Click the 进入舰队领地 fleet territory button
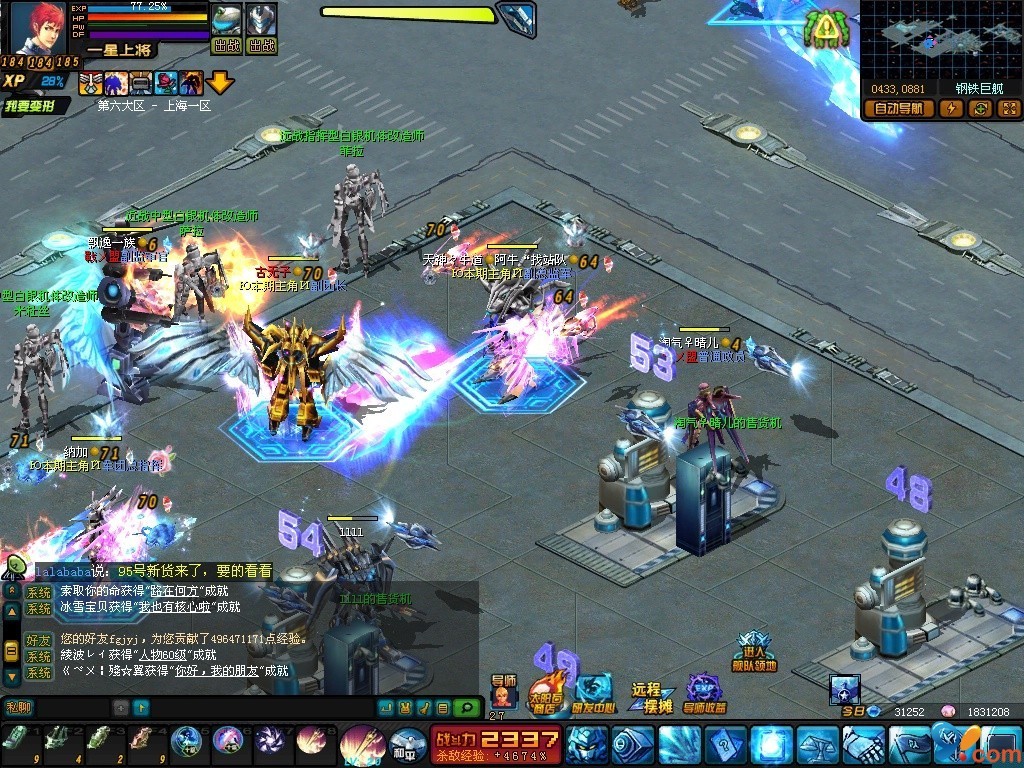Image resolution: width=1024 pixels, height=768 pixels. coord(753,652)
